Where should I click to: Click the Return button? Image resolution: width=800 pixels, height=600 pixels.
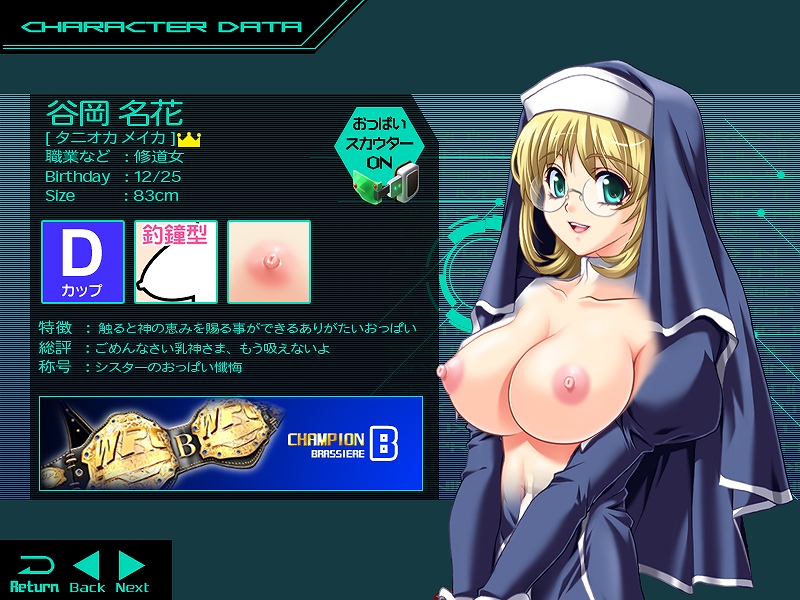[34, 572]
